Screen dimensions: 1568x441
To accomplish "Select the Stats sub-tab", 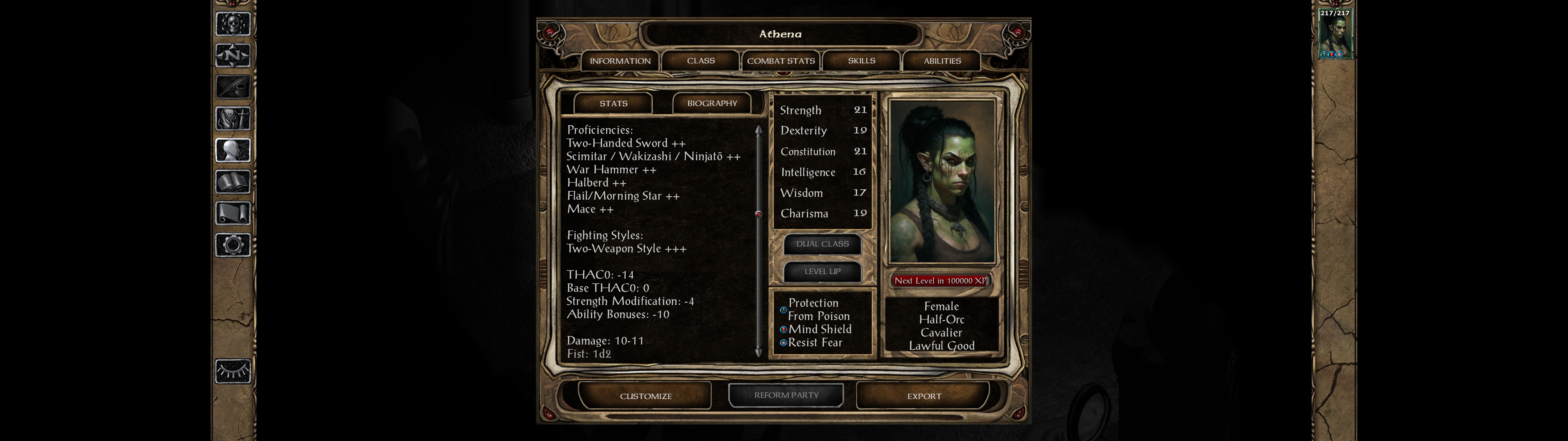I will click(613, 104).
